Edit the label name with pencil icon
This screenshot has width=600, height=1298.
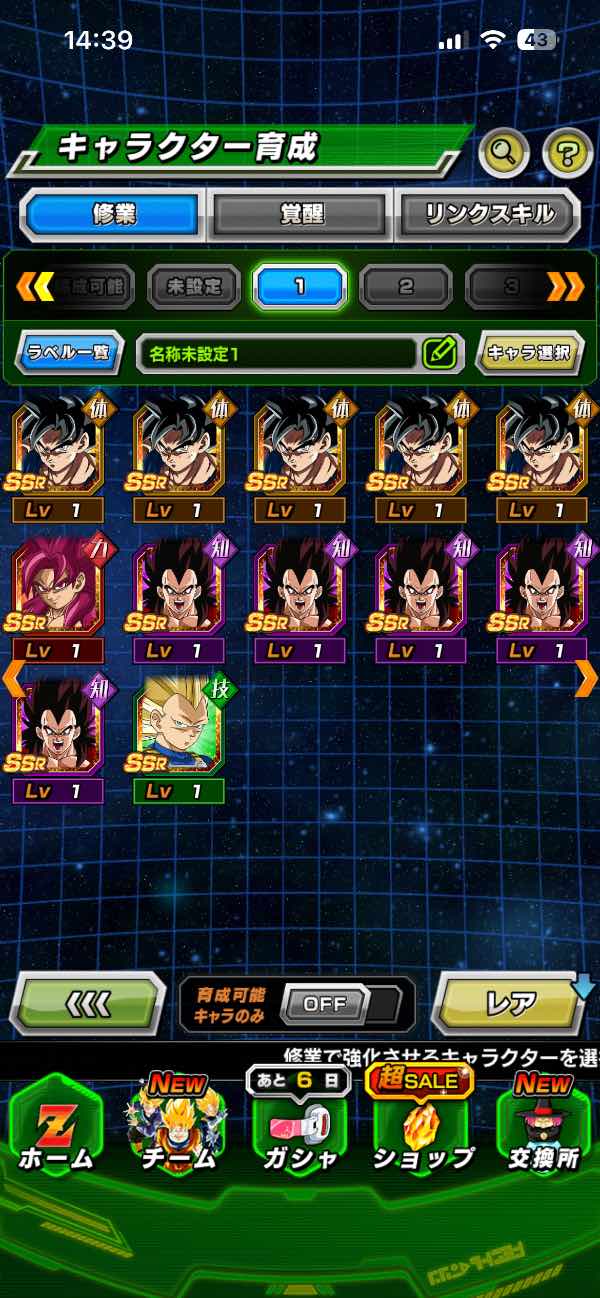(x=439, y=353)
